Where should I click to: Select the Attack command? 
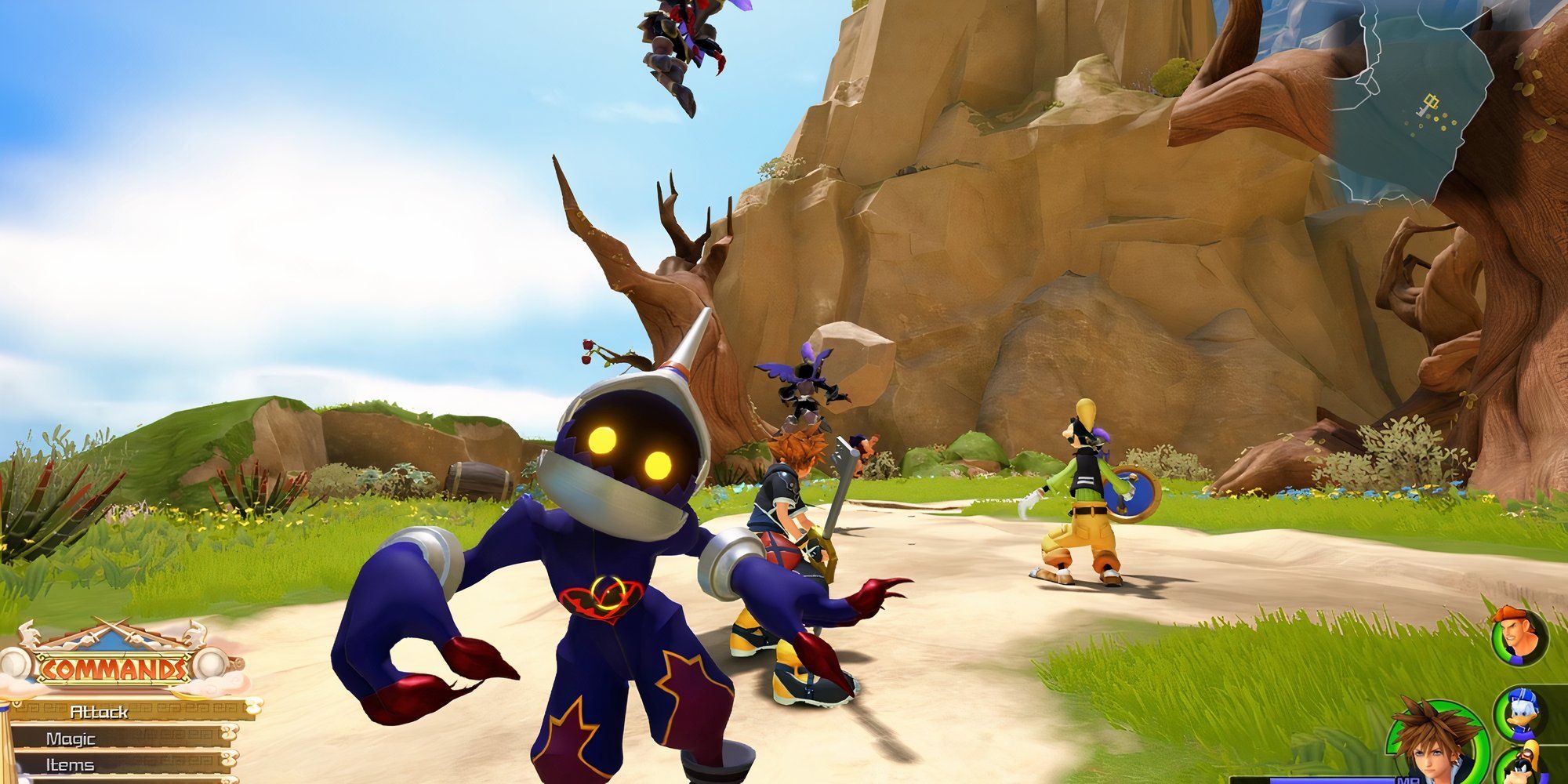click(x=99, y=713)
